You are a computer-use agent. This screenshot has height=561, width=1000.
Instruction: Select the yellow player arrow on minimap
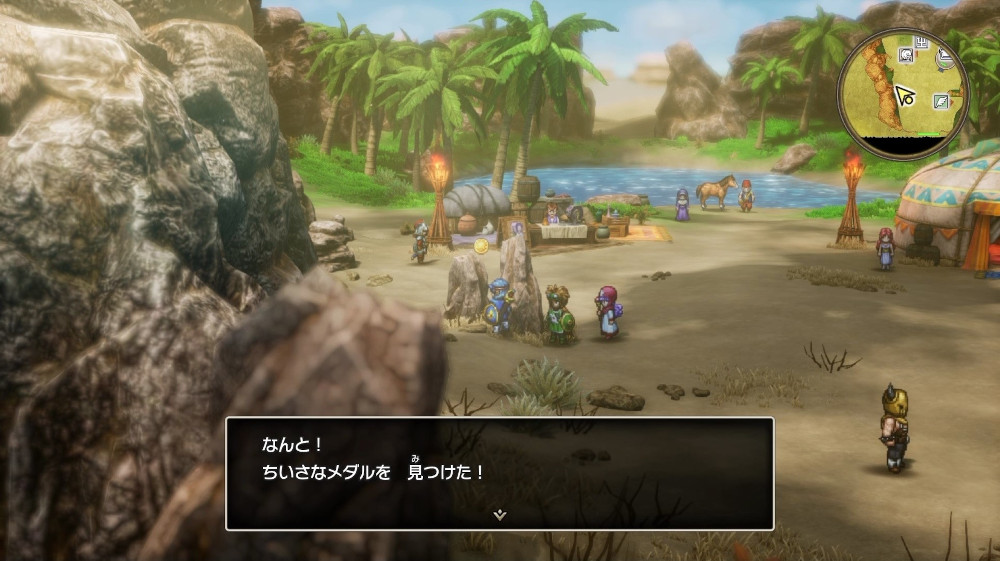tap(905, 96)
